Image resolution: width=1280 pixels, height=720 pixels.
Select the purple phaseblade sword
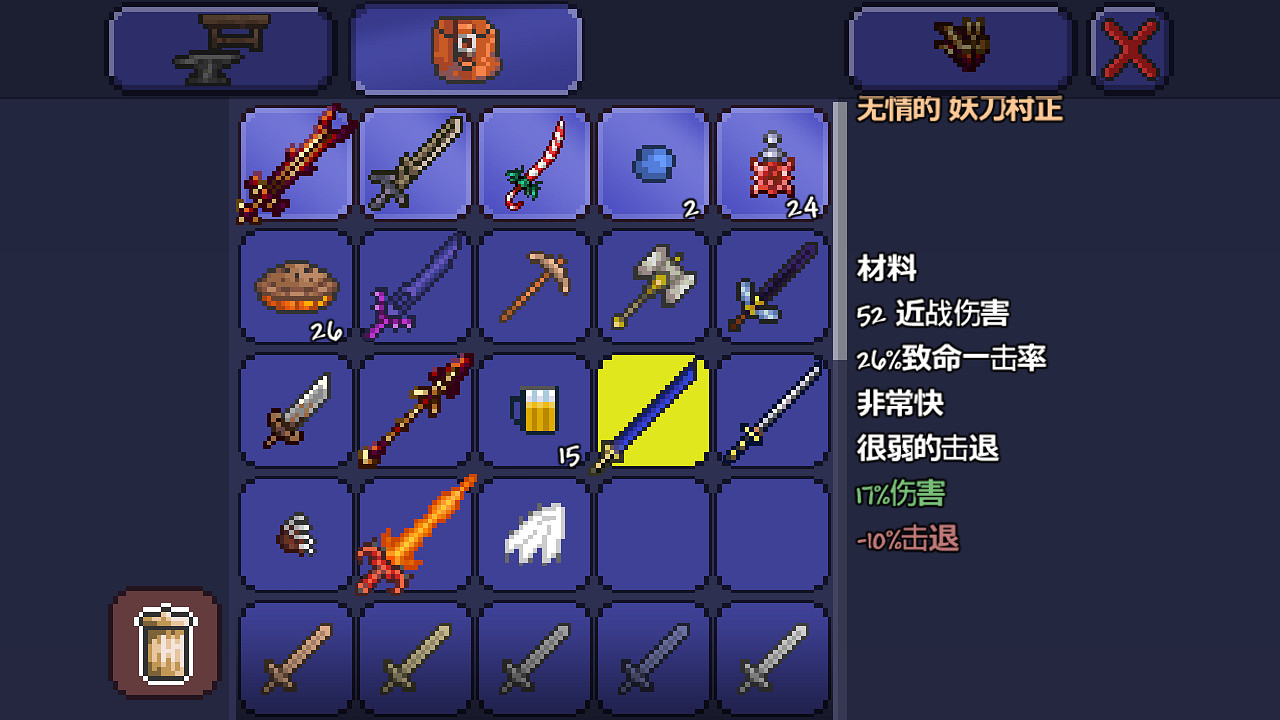click(x=414, y=287)
